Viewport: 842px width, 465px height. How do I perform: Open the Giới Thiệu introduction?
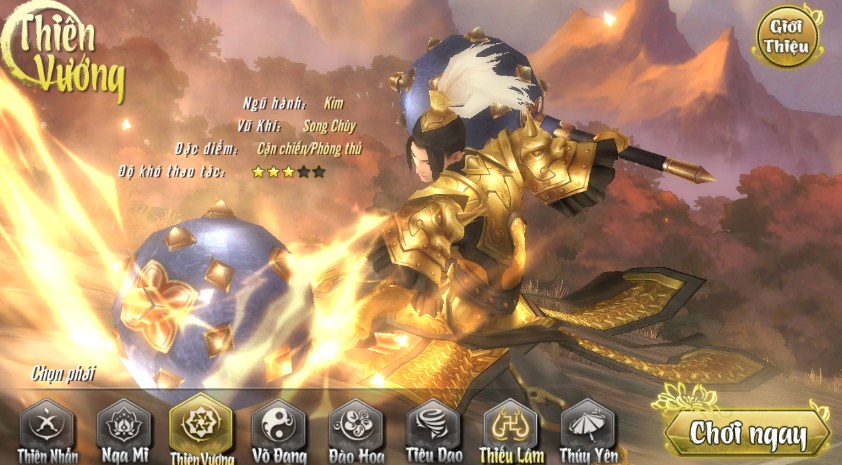pos(786,36)
